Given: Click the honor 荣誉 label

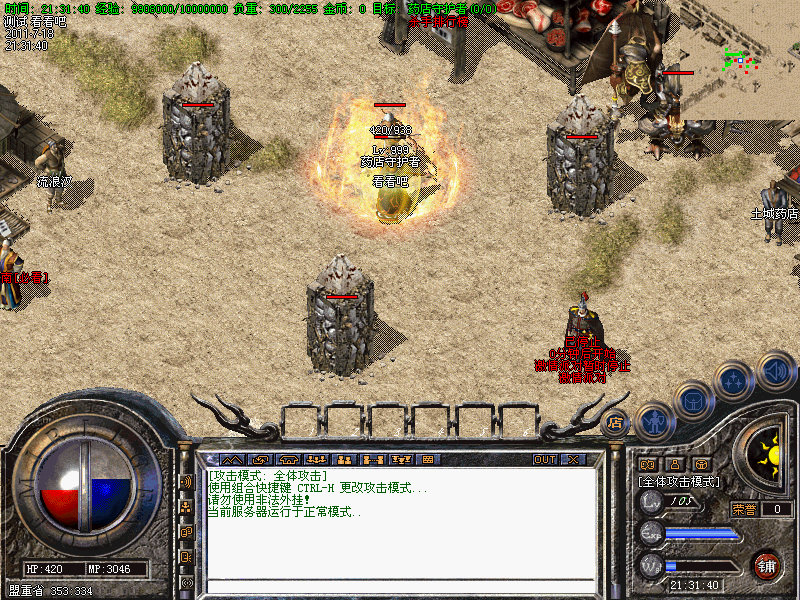Looking at the screenshot, I should (743, 509).
